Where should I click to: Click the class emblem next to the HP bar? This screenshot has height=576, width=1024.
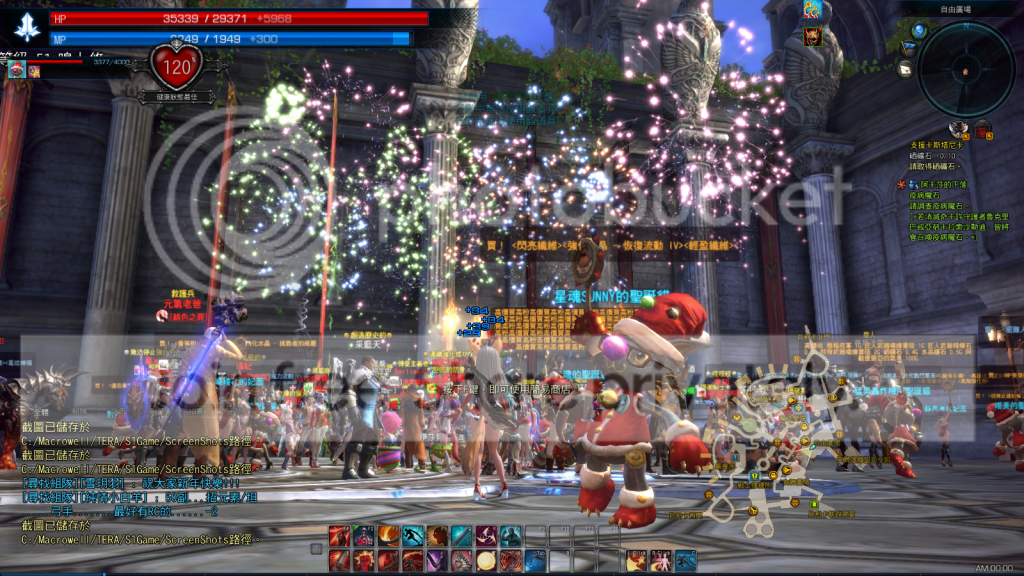click(26, 26)
